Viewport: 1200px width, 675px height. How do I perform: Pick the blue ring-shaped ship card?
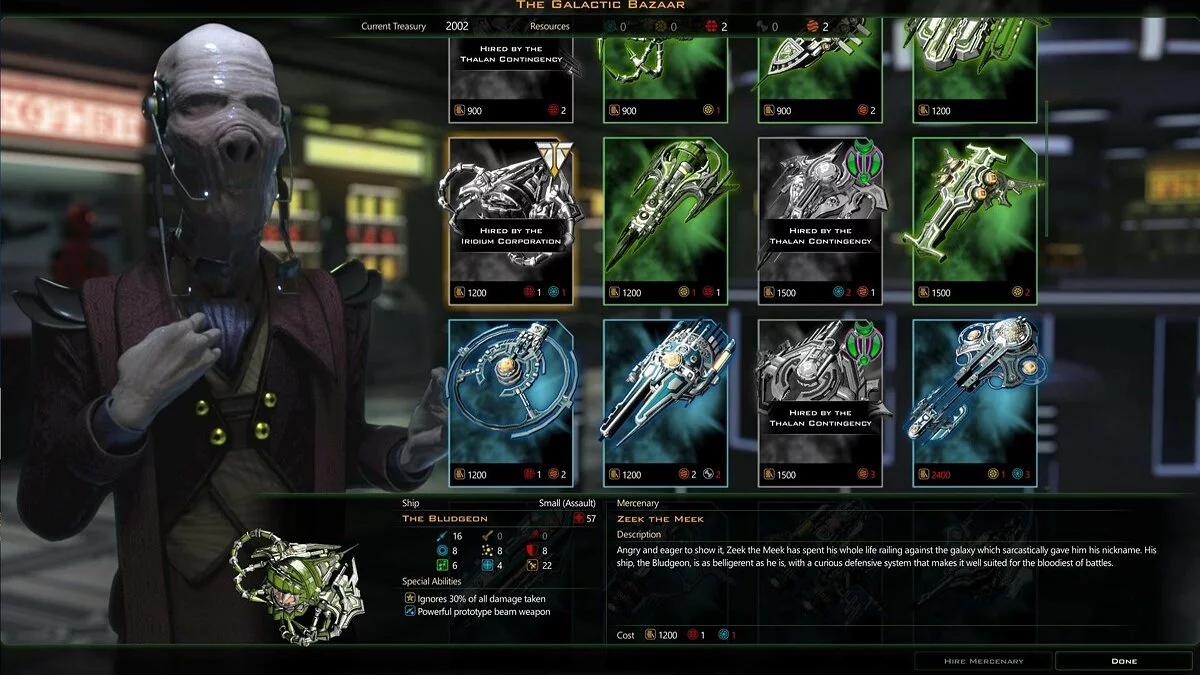(x=511, y=402)
